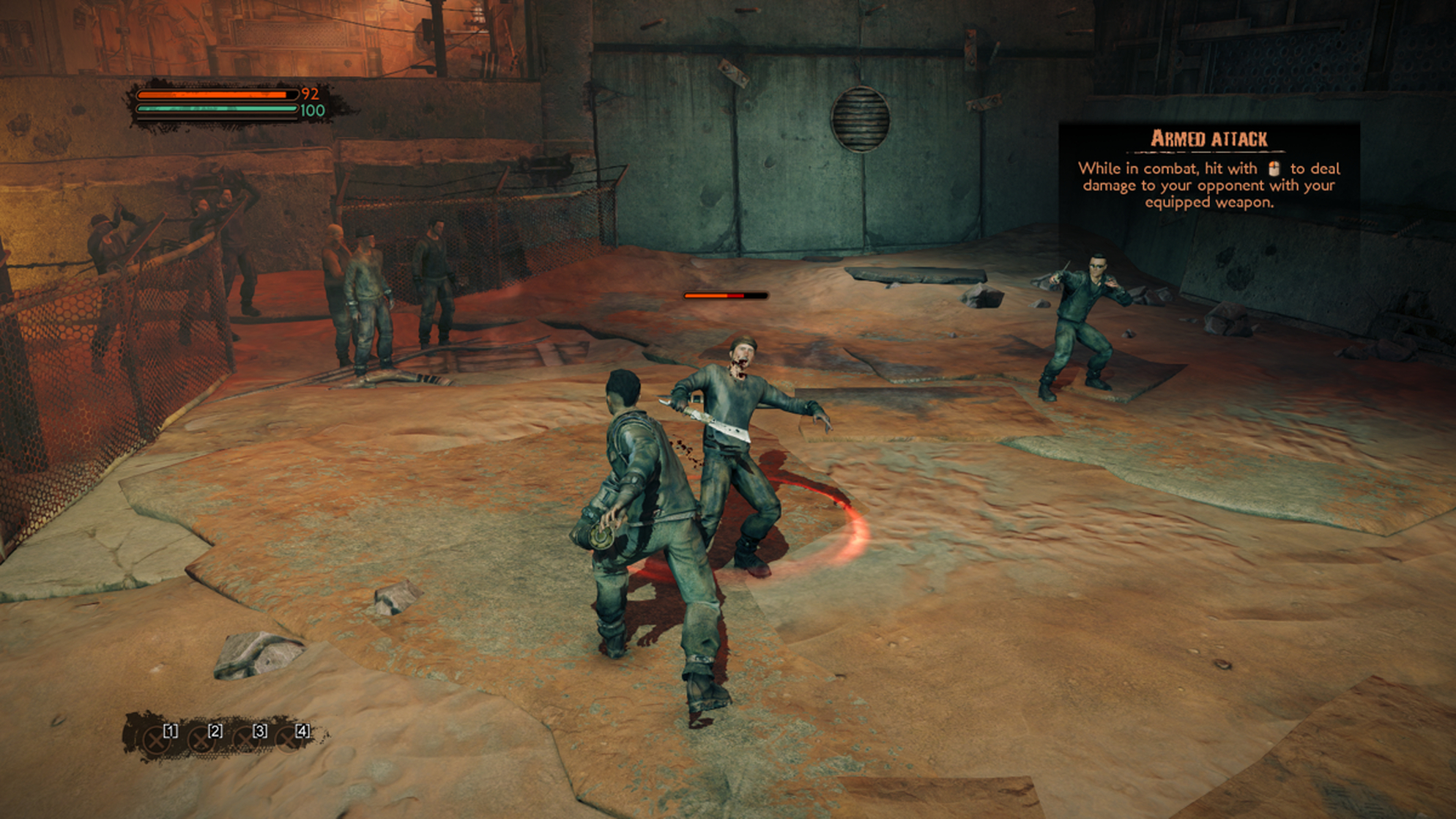Activate the quick slot labeled 3

pyautogui.click(x=245, y=740)
